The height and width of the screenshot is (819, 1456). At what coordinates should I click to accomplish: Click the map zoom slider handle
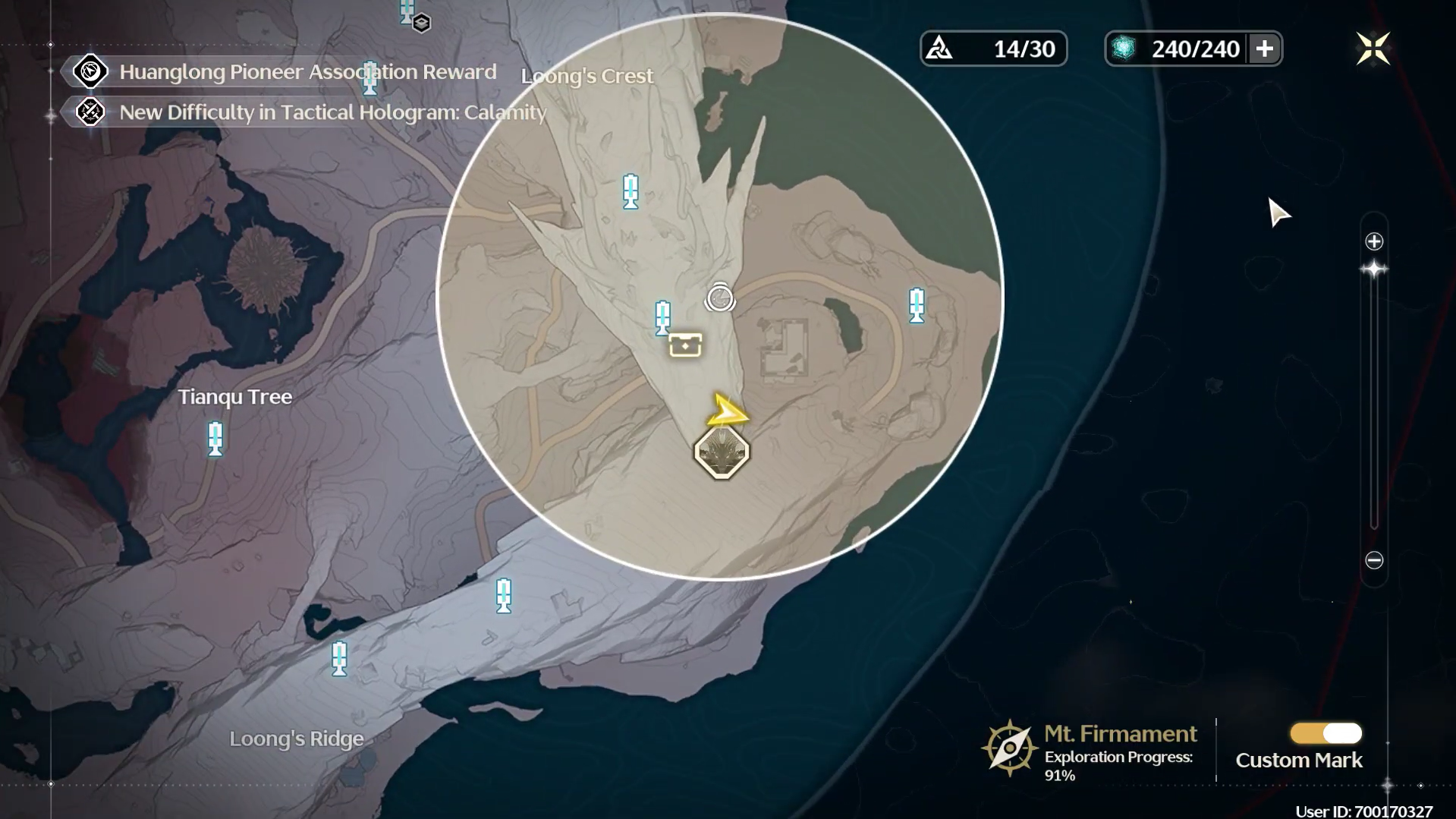click(x=1374, y=269)
